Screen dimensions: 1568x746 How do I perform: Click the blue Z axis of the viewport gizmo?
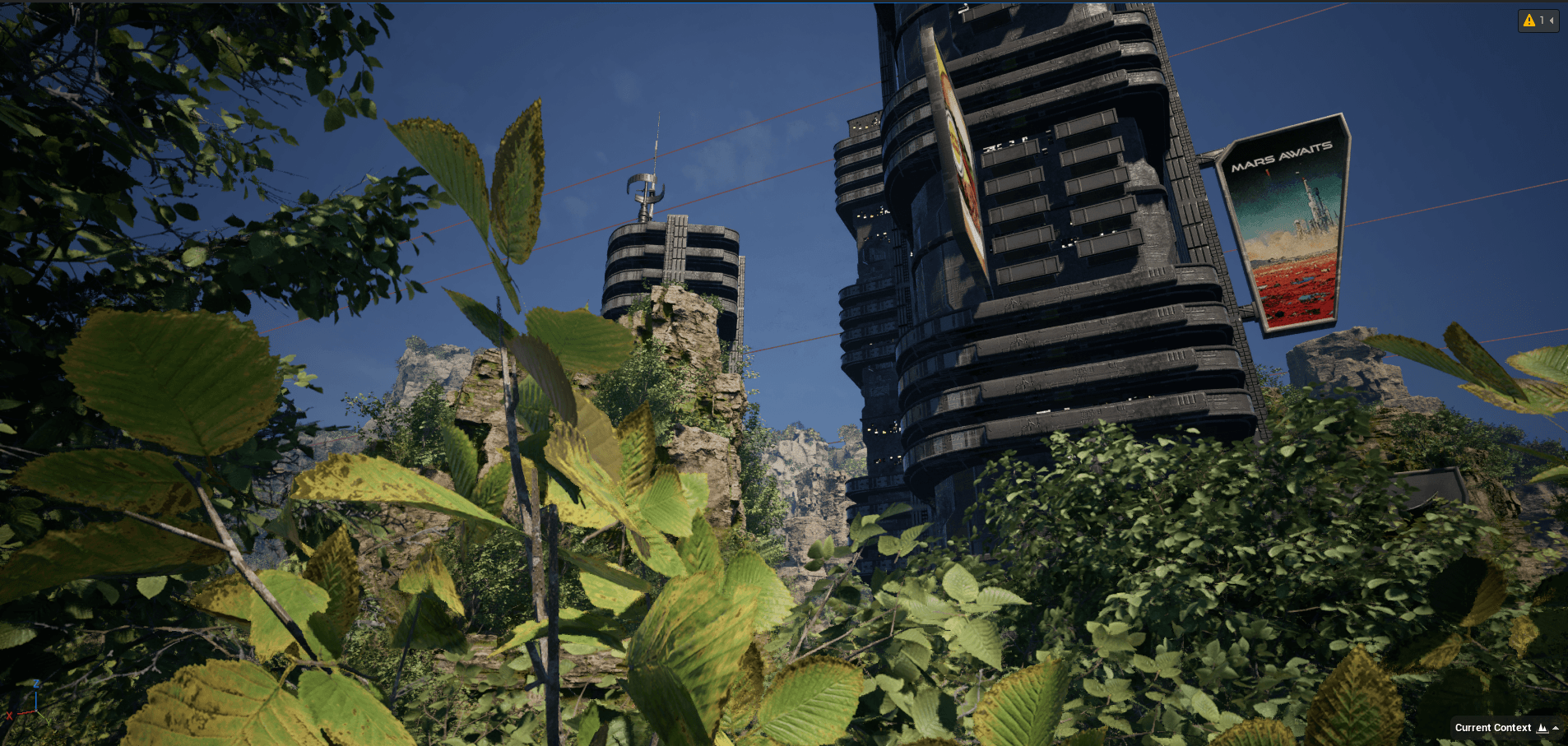point(36,699)
